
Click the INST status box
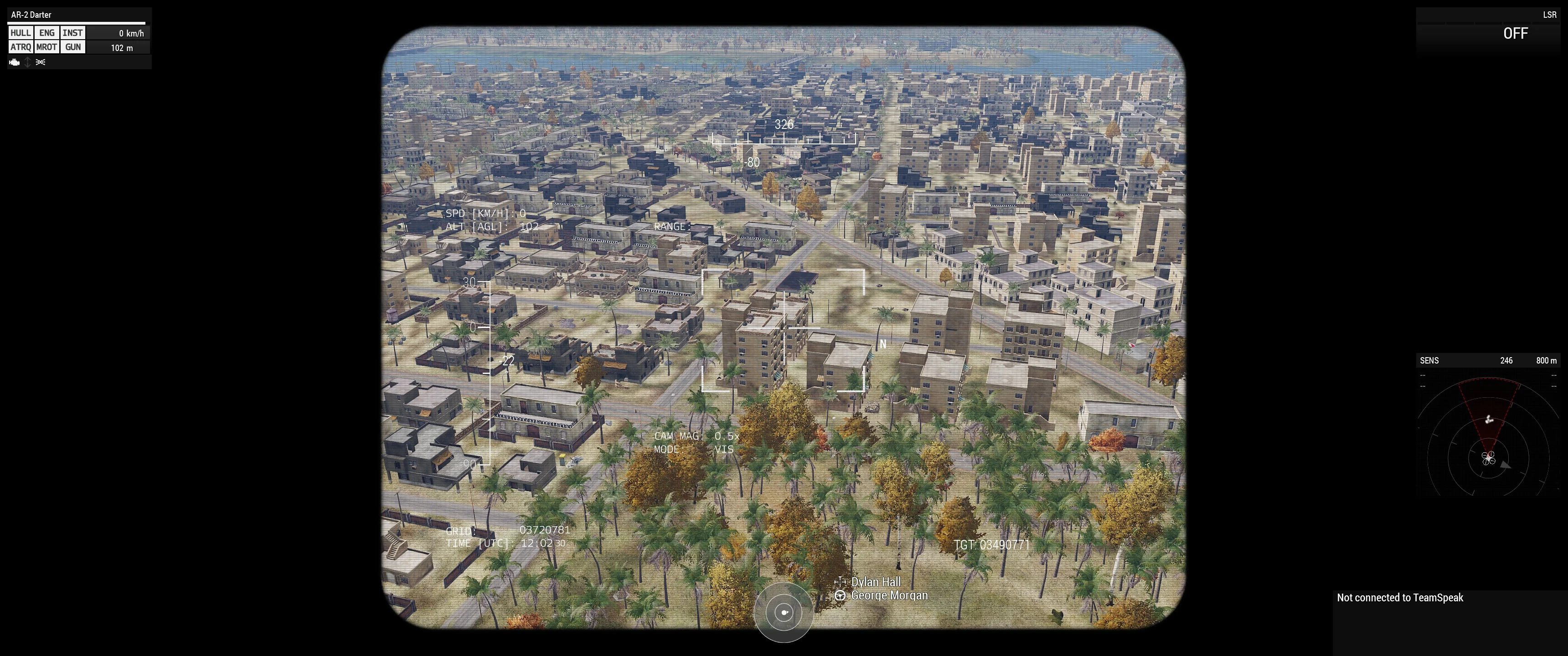pos(72,33)
